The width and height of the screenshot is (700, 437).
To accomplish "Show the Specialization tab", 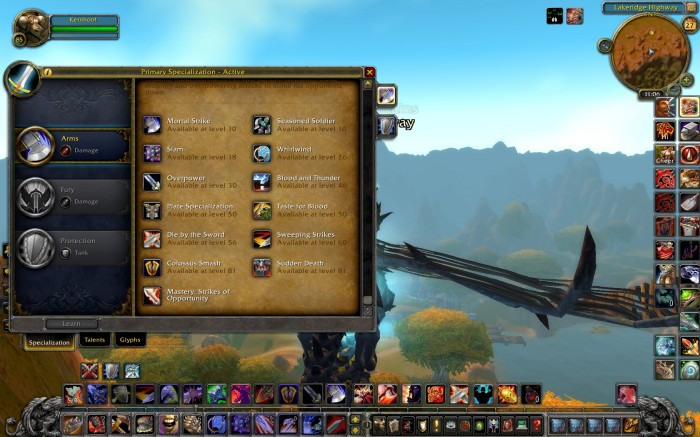I will pos(49,342).
